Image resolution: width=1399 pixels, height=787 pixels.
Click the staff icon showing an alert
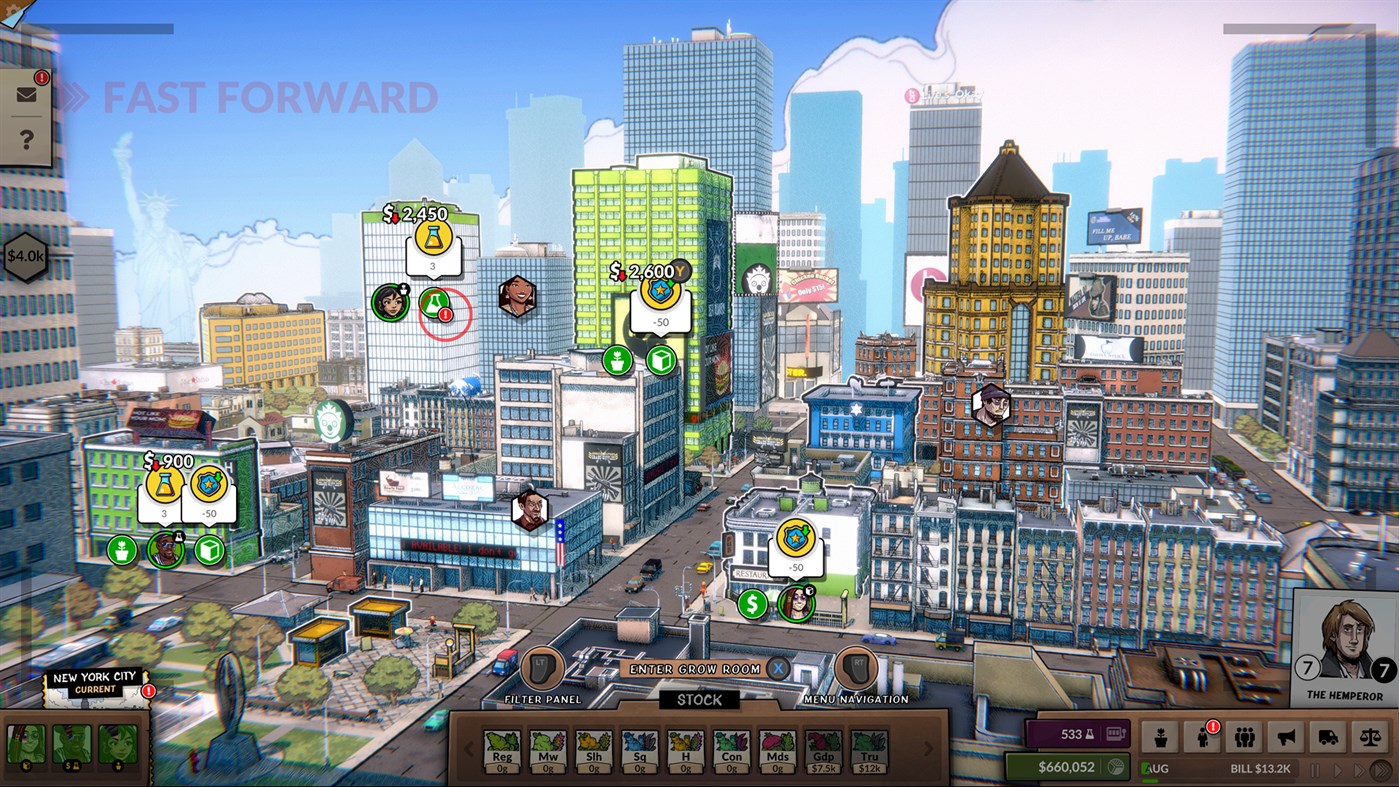[1202, 737]
